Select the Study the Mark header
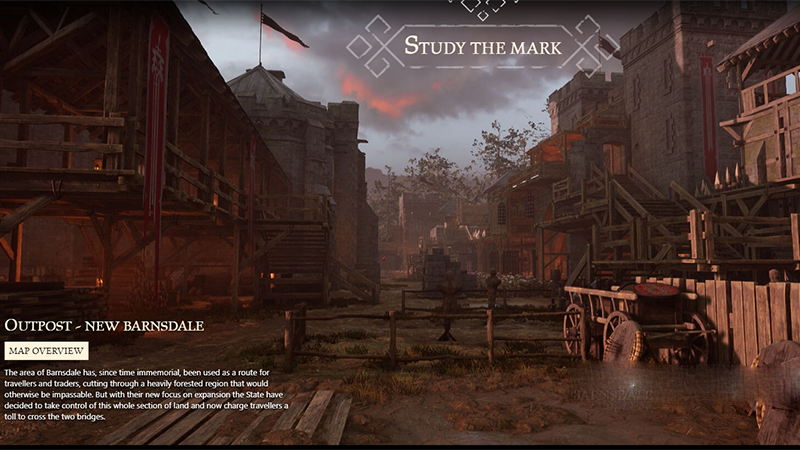The height and width of the screenshot is (450, 800). (483, 46)
